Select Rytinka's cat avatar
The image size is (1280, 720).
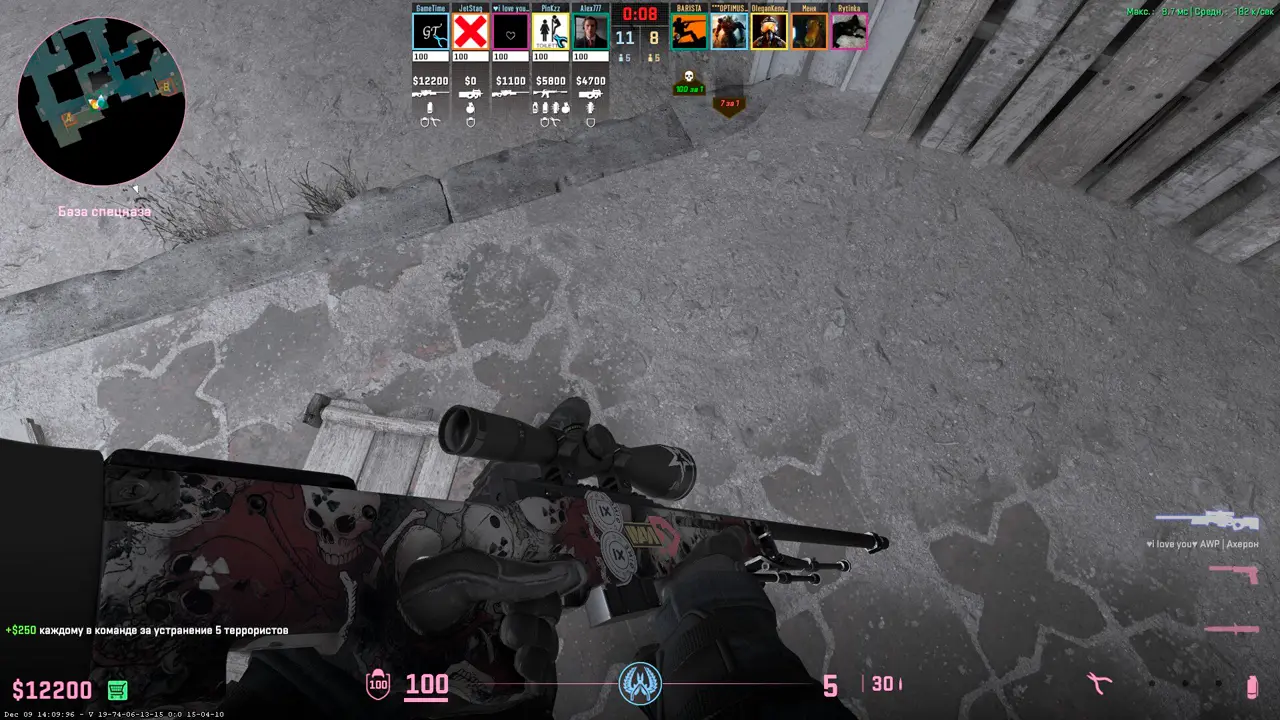(x=849, y=31)
